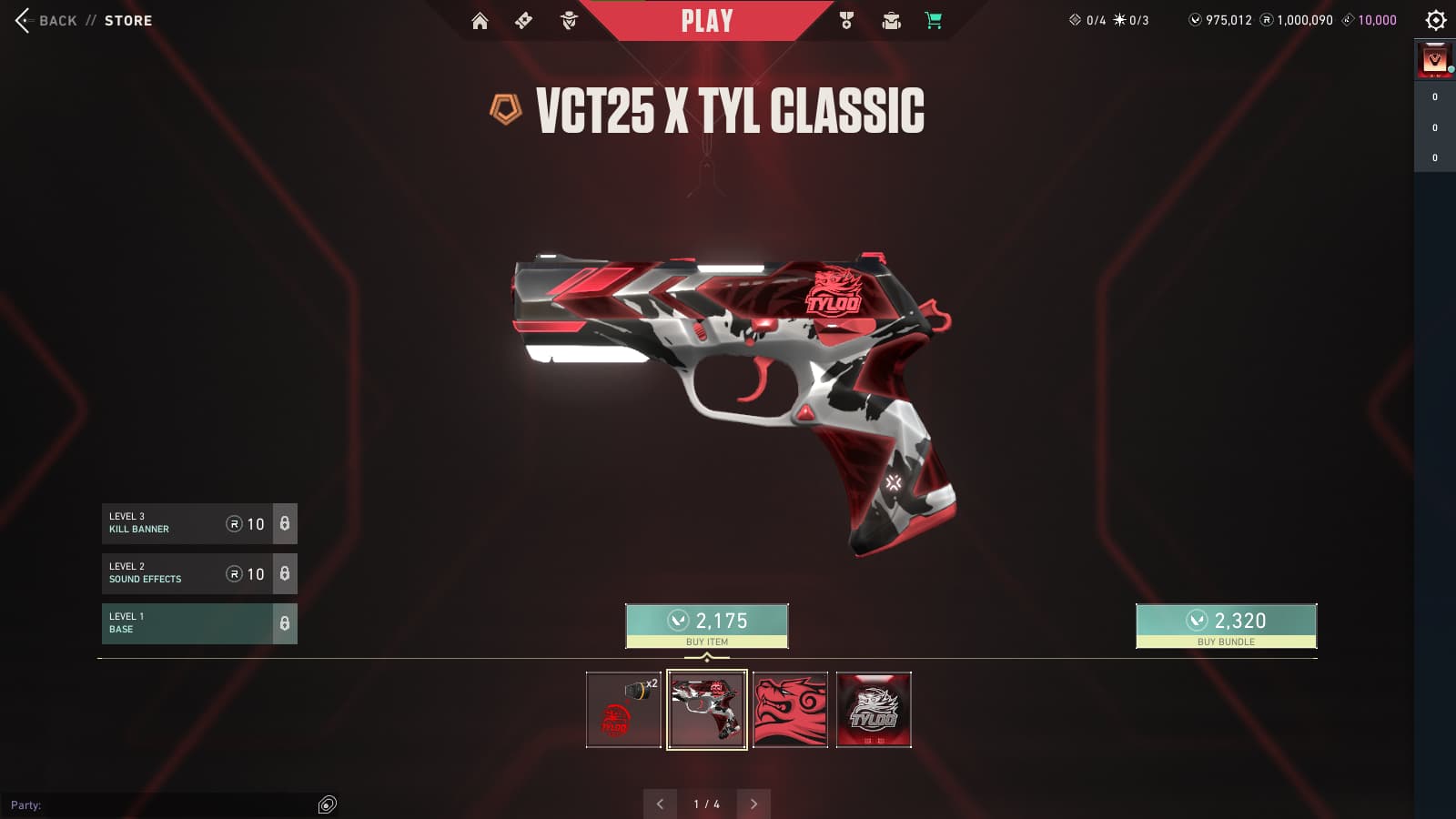The image size is (1456, 819).
Task: Buy bundle for 2,320 points
Action: [x=1226, y=625]
